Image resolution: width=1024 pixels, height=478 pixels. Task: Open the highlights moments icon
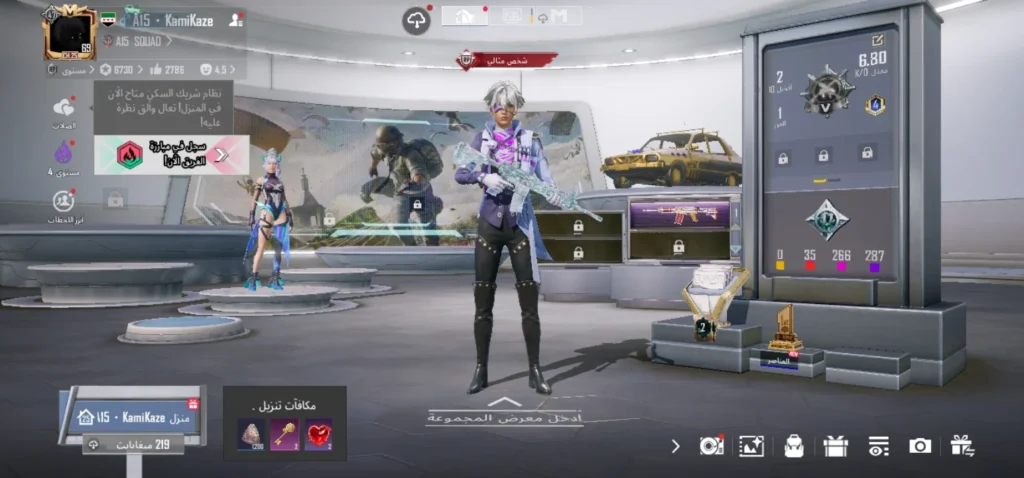pyautogui.click(x=64, y=201)
